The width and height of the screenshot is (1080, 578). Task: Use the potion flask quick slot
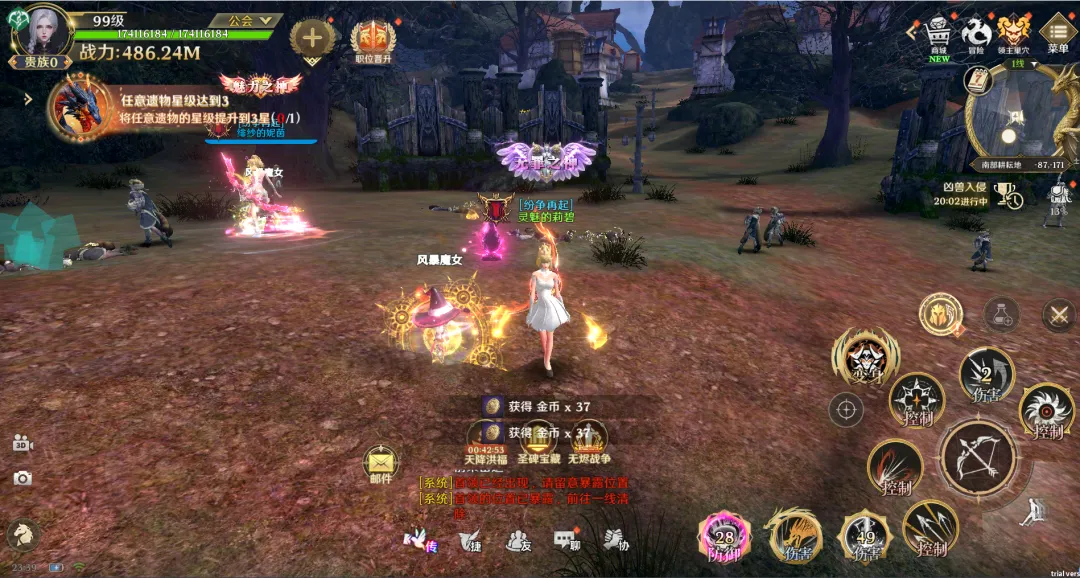point(1001,315)
